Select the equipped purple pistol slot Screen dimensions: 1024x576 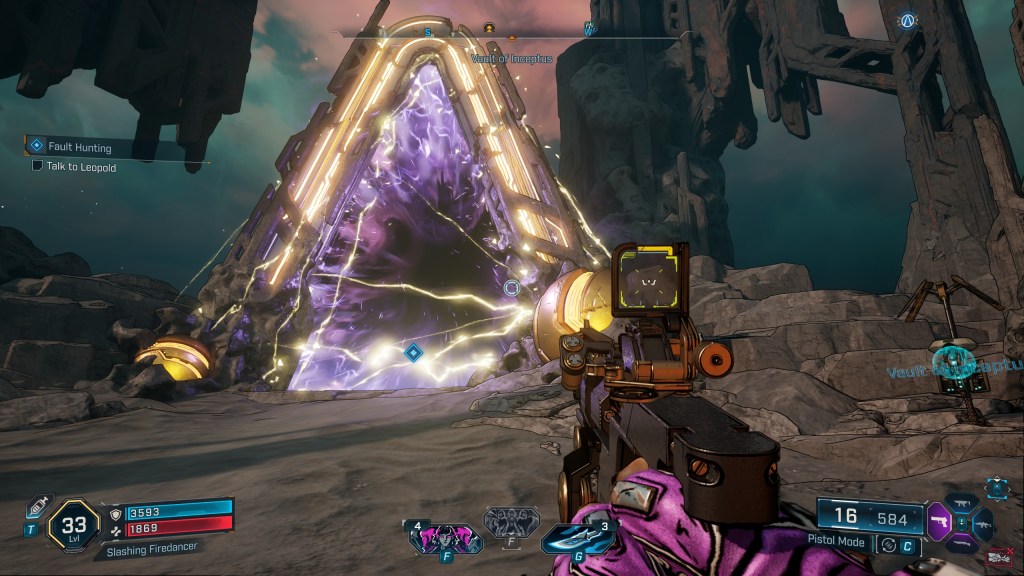pyautogui.click(x=941, y=520)
